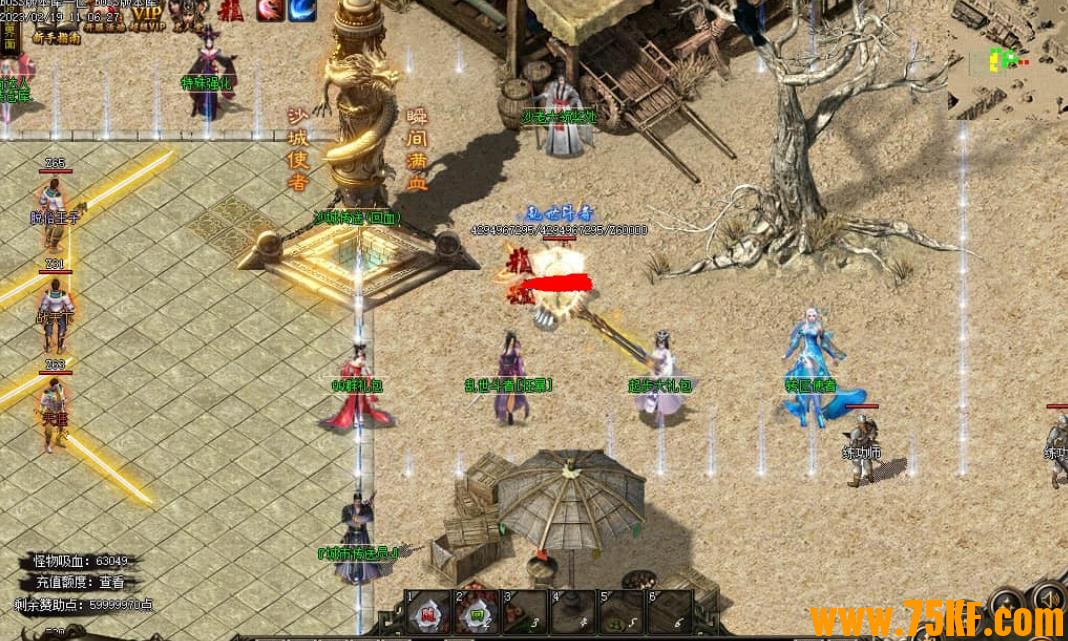The width and height of the screenshot is (1068, 641).
Task: Use the red potion in hotbar slot 1
Action: [x=427, y=613]
